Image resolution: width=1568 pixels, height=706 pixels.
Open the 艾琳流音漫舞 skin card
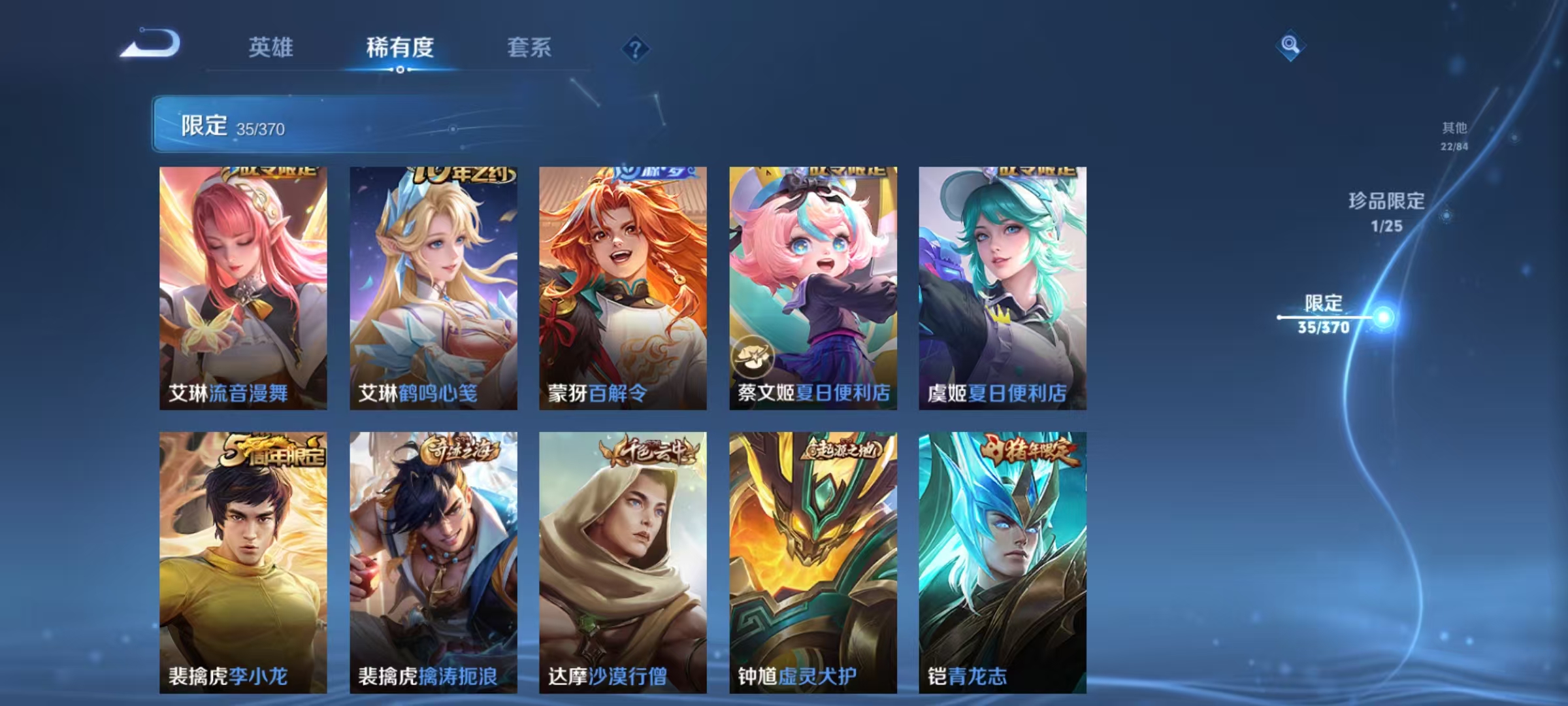[242, 288]
